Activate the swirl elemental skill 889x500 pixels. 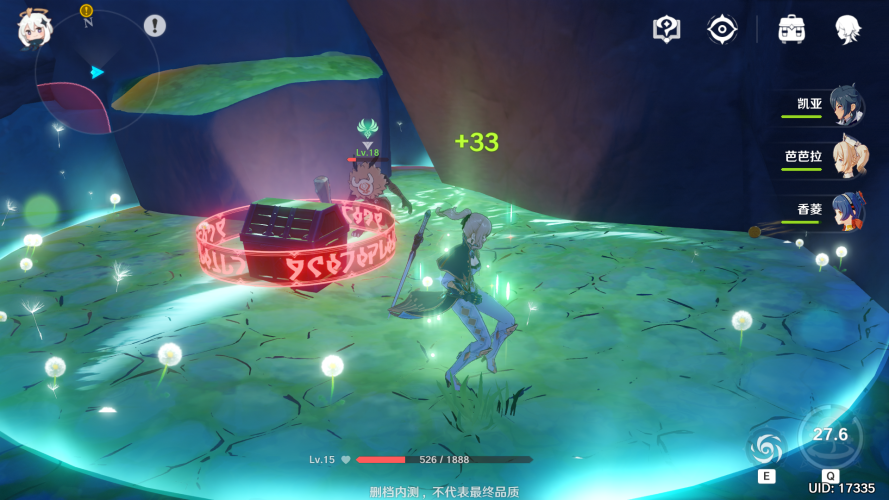click(x=767, y=446)
